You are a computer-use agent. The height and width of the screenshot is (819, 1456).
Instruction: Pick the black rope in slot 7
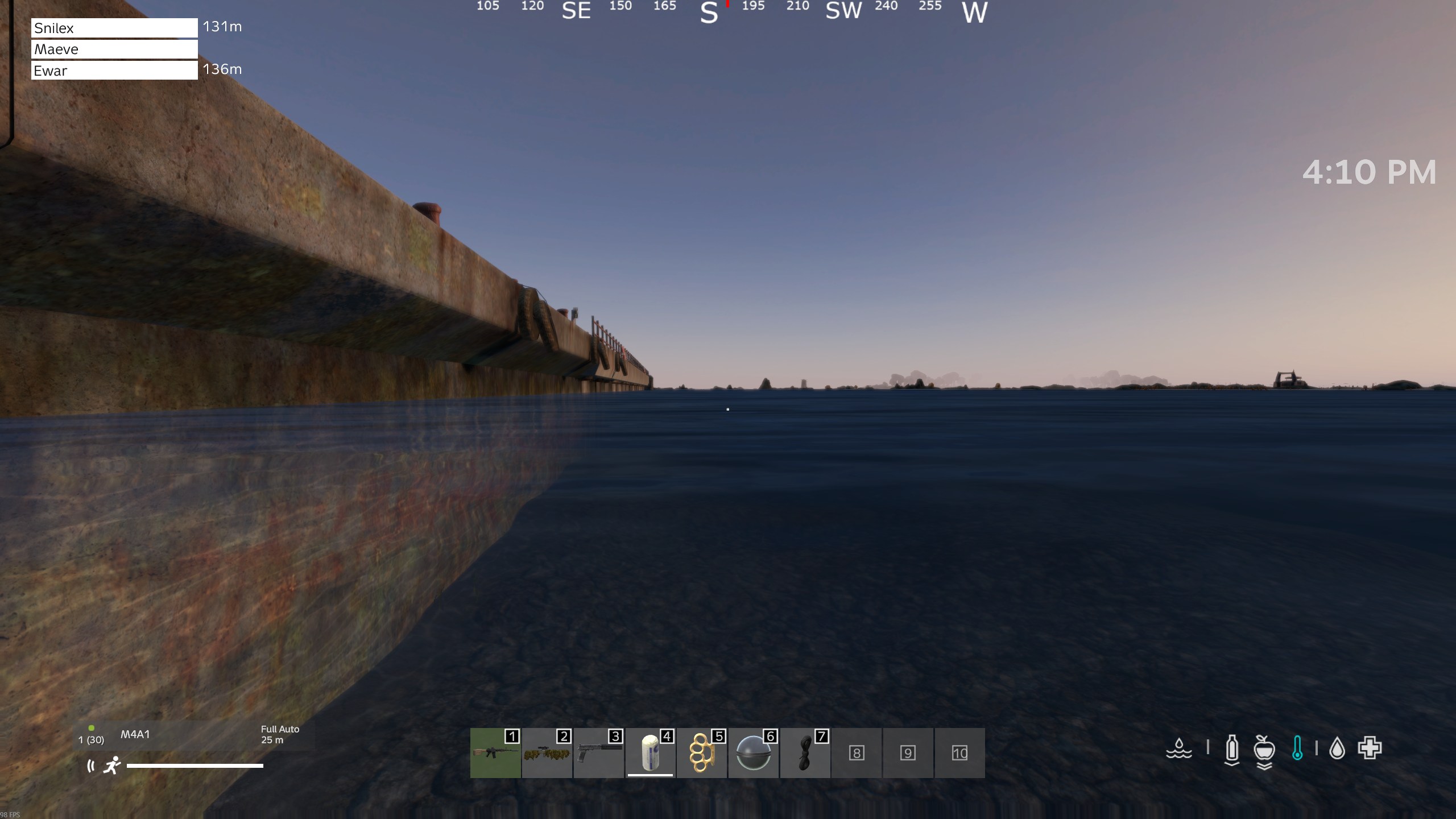pos(805,752)
